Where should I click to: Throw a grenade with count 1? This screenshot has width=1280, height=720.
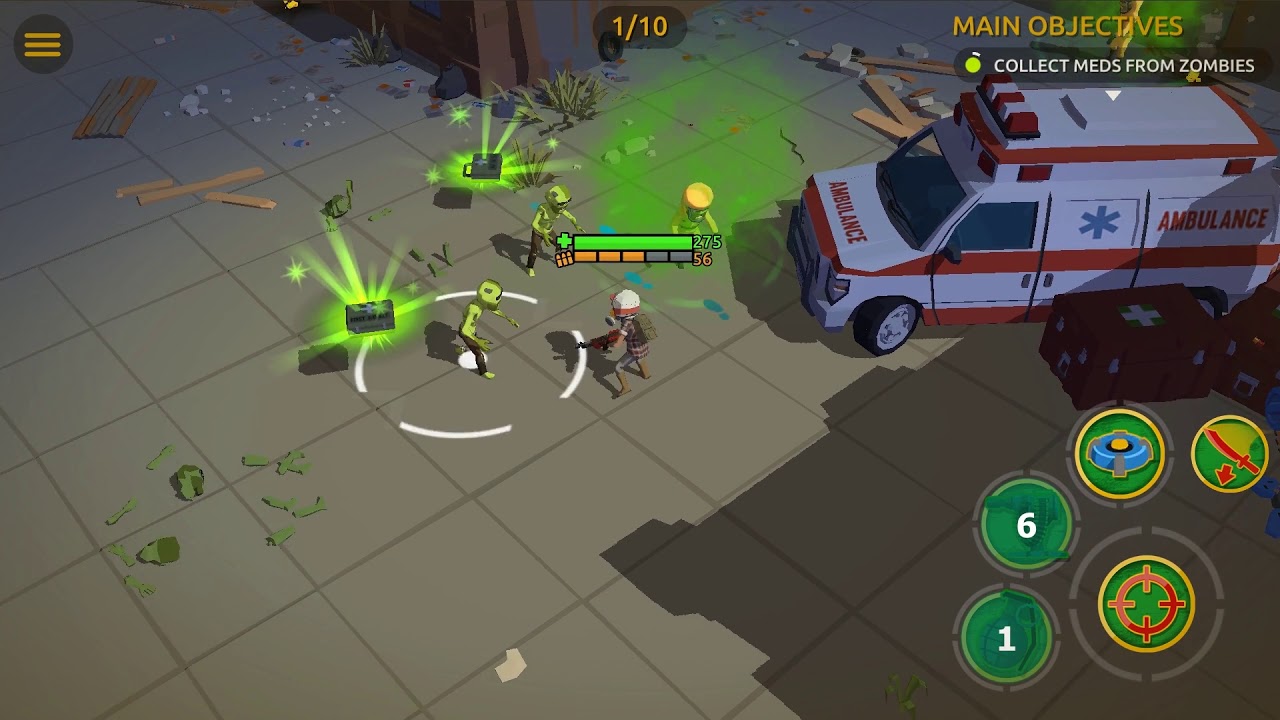tap(1006, 637)
